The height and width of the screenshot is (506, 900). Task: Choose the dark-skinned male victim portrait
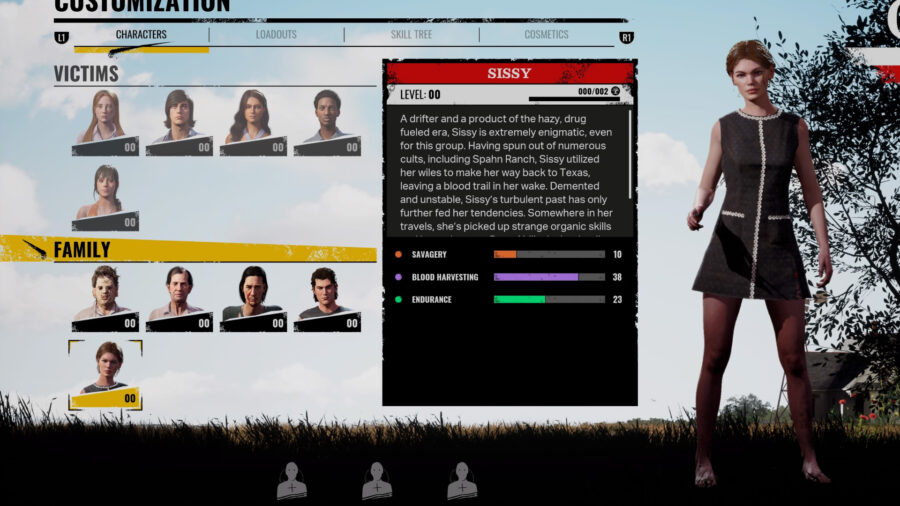pyautogui.click(x=327, y=122)
